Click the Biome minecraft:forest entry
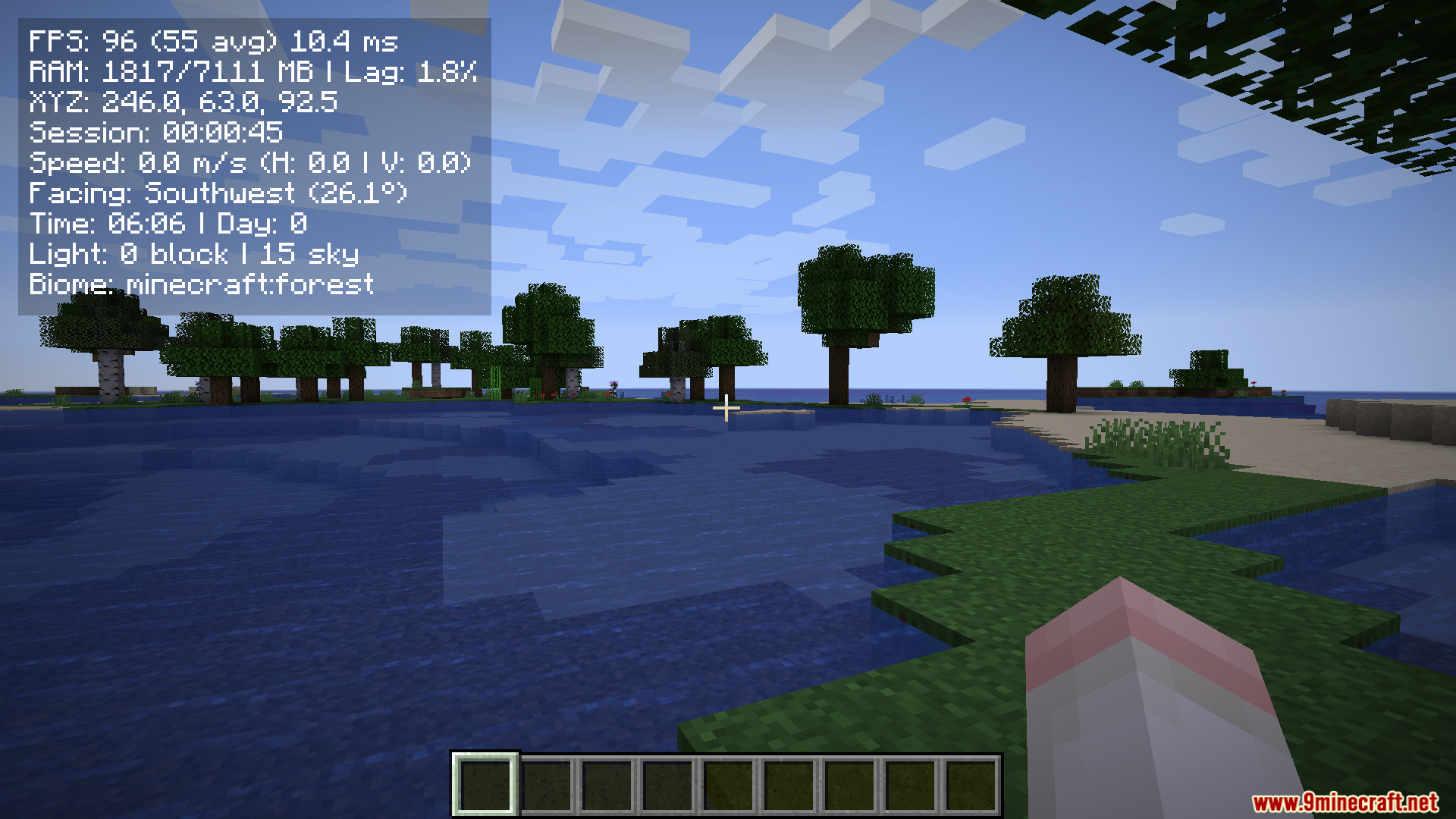The width and height of the screenshot is (1456, 819). coord(201,284)
